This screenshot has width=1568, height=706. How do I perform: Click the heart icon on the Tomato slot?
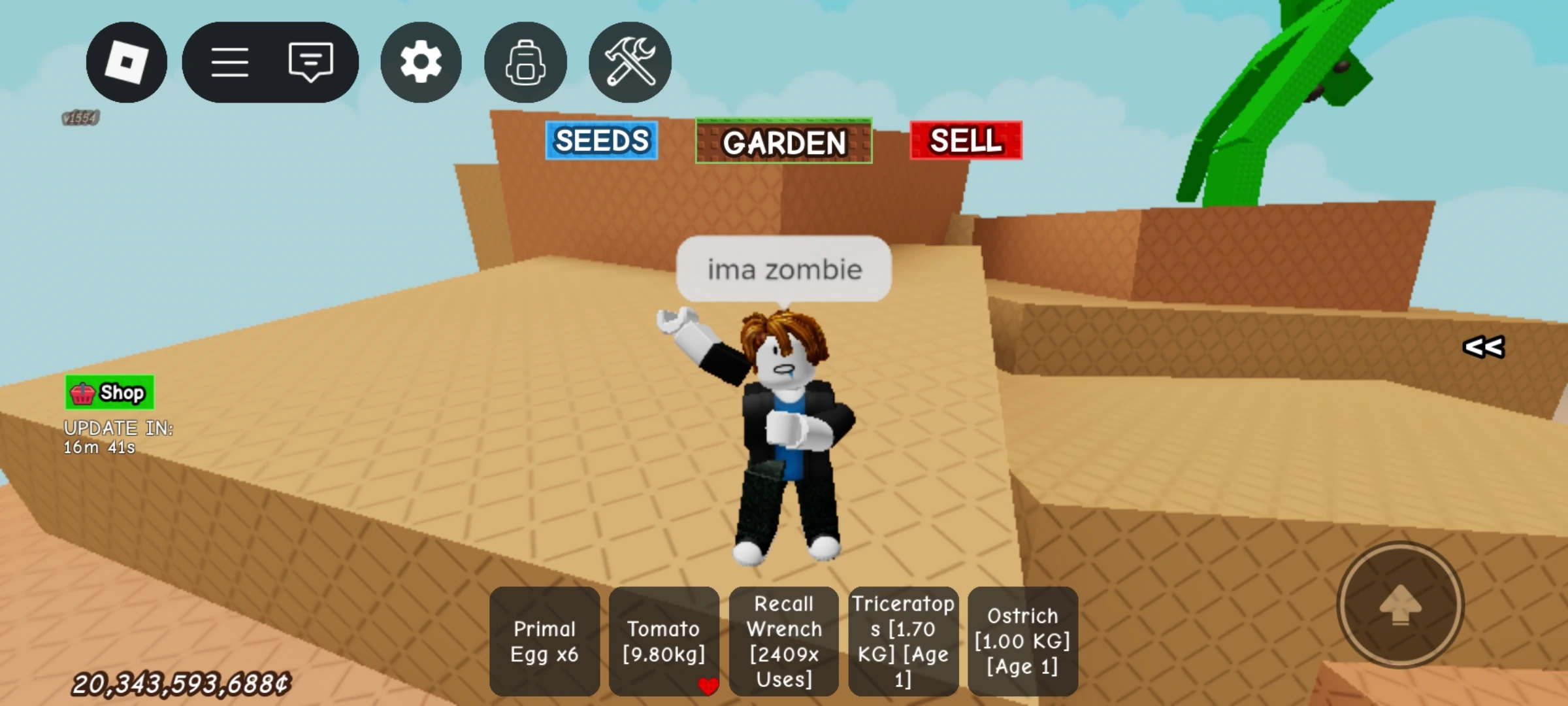[x=708, y=686]
